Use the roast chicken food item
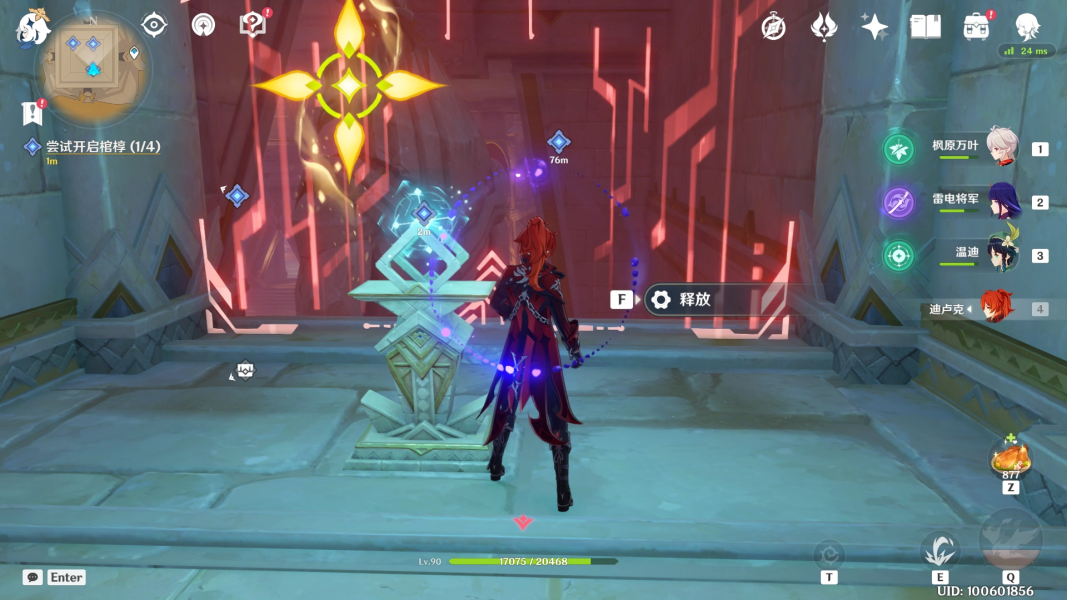 [1010, 458]
